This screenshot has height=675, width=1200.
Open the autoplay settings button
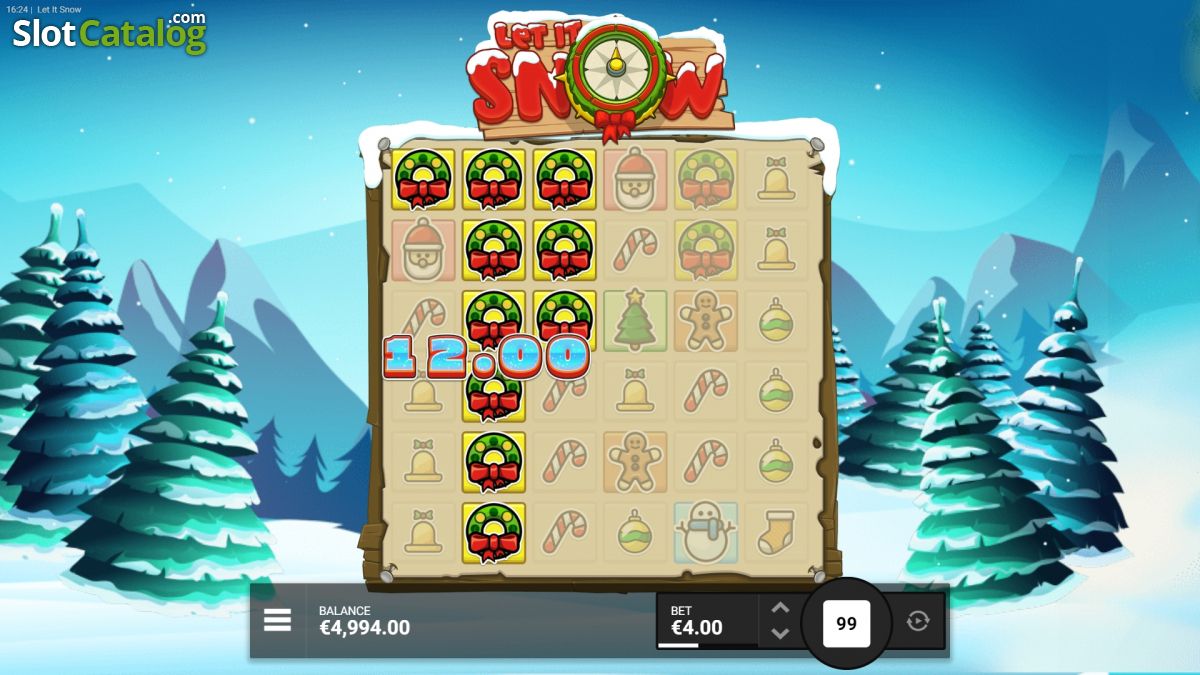pyautogui.click(x=917, y=621)
